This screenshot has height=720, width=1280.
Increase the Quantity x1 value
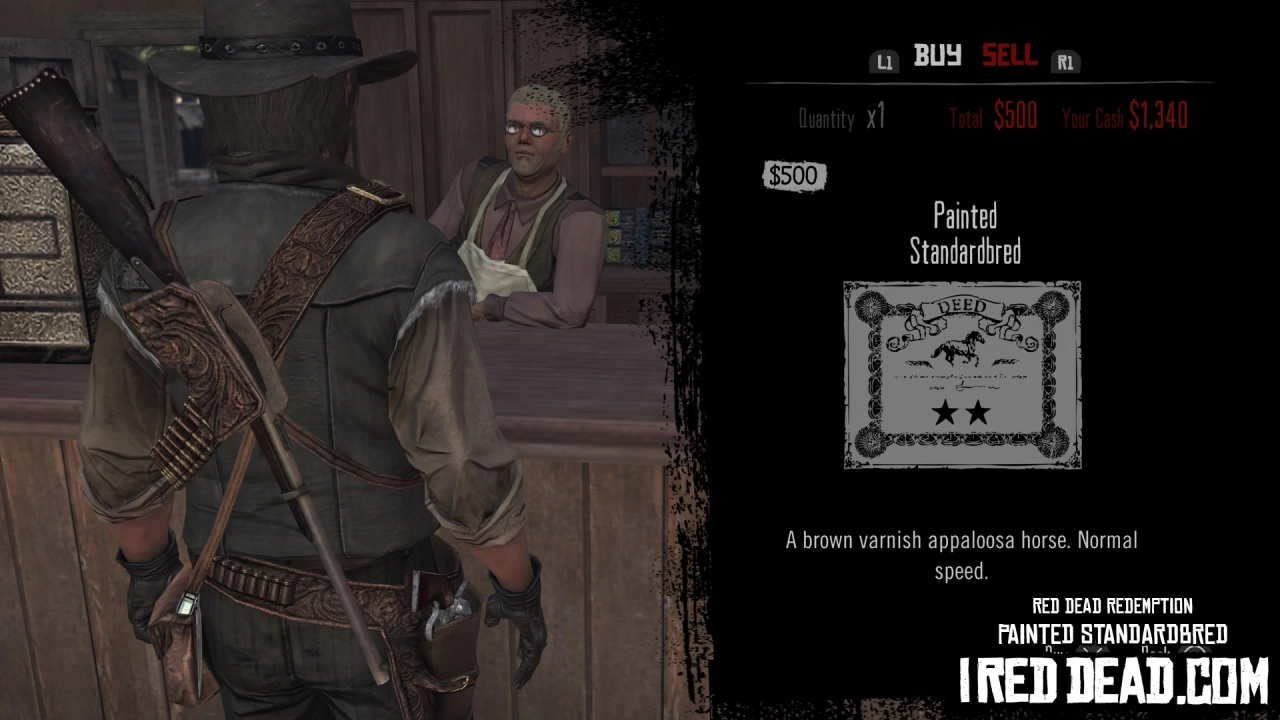[x=875, y=117]
